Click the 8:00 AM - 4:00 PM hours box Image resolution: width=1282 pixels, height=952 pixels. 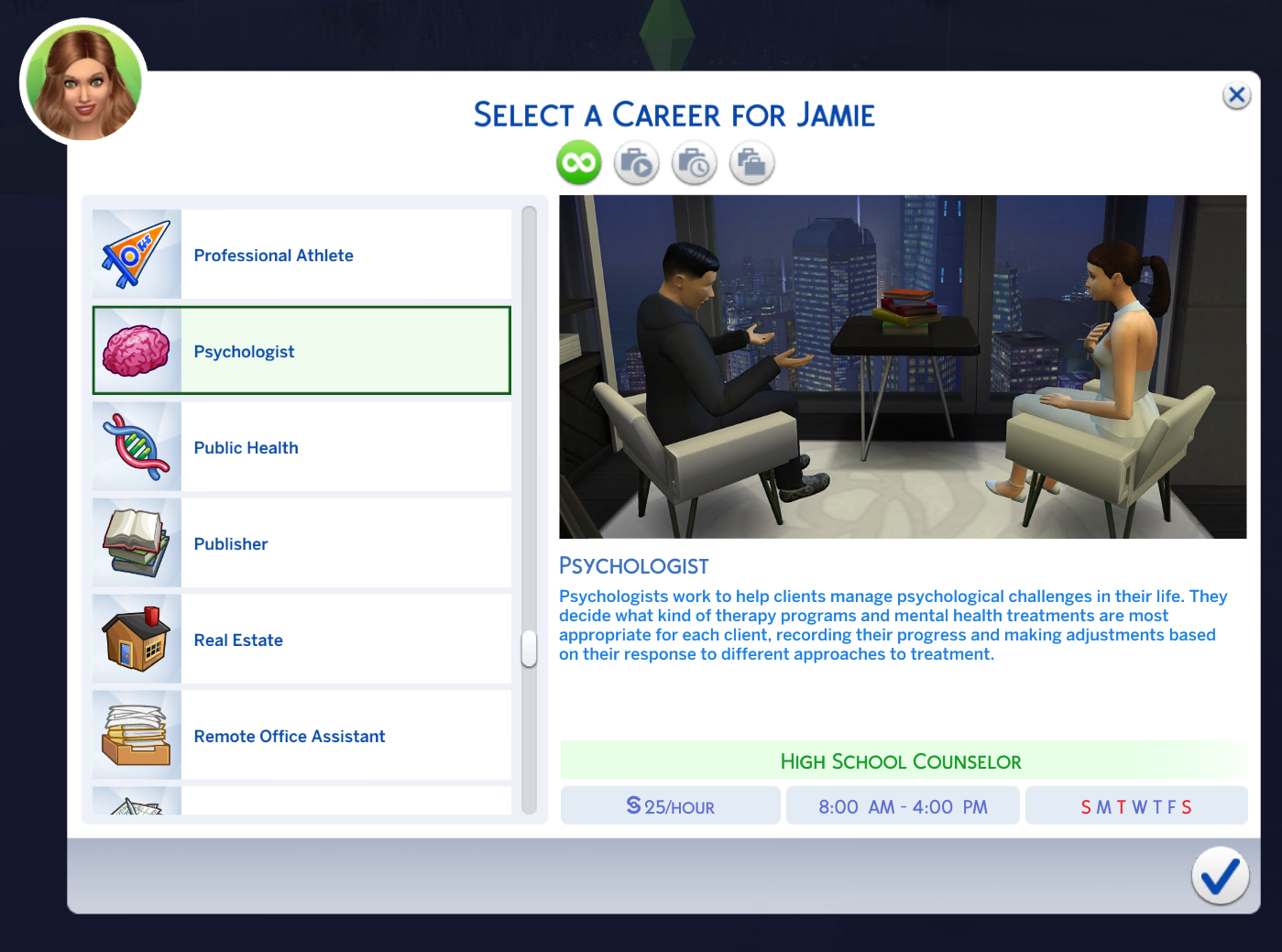click(903, 805)
